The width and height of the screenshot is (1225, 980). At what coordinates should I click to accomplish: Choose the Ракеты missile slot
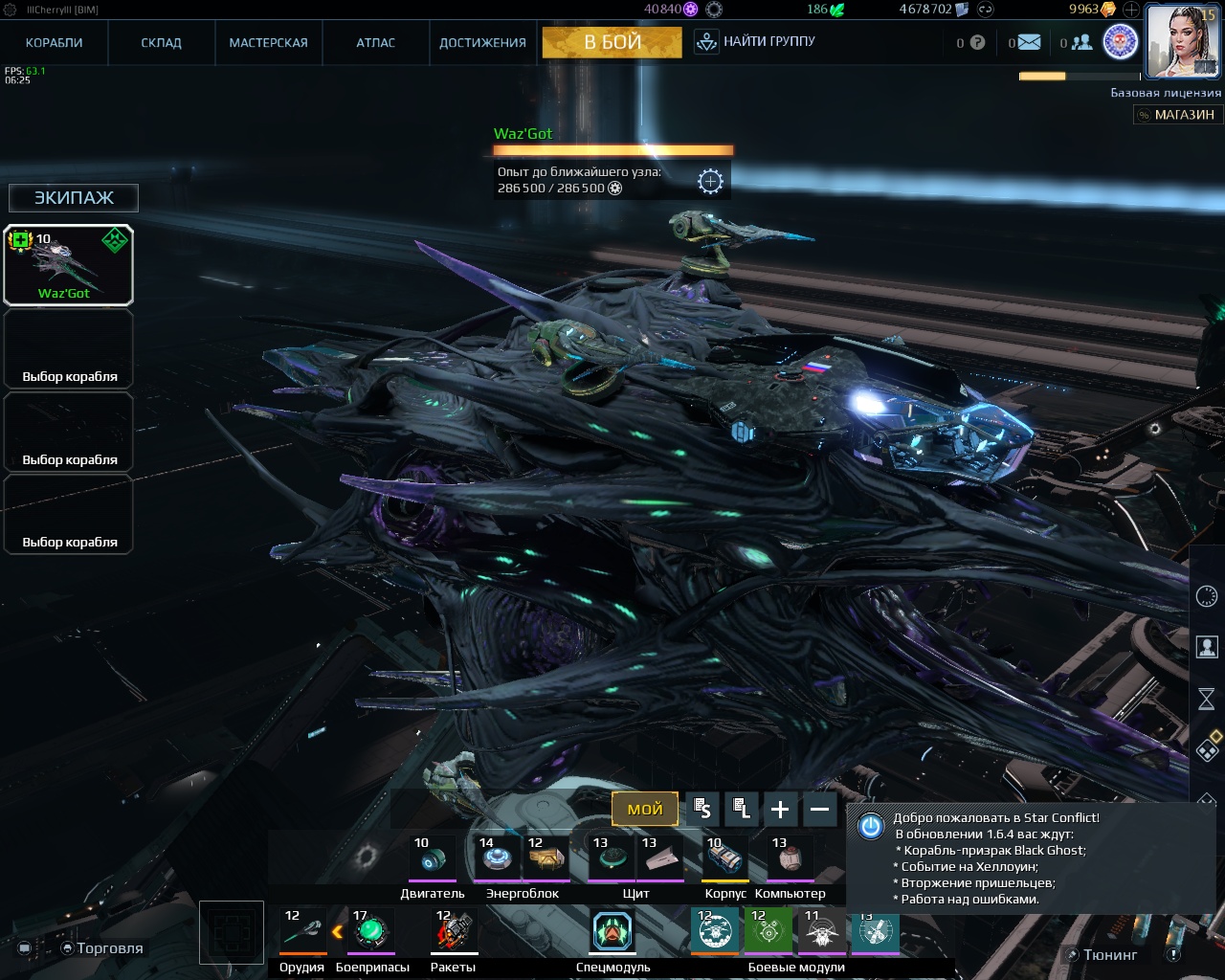point(454,931)
